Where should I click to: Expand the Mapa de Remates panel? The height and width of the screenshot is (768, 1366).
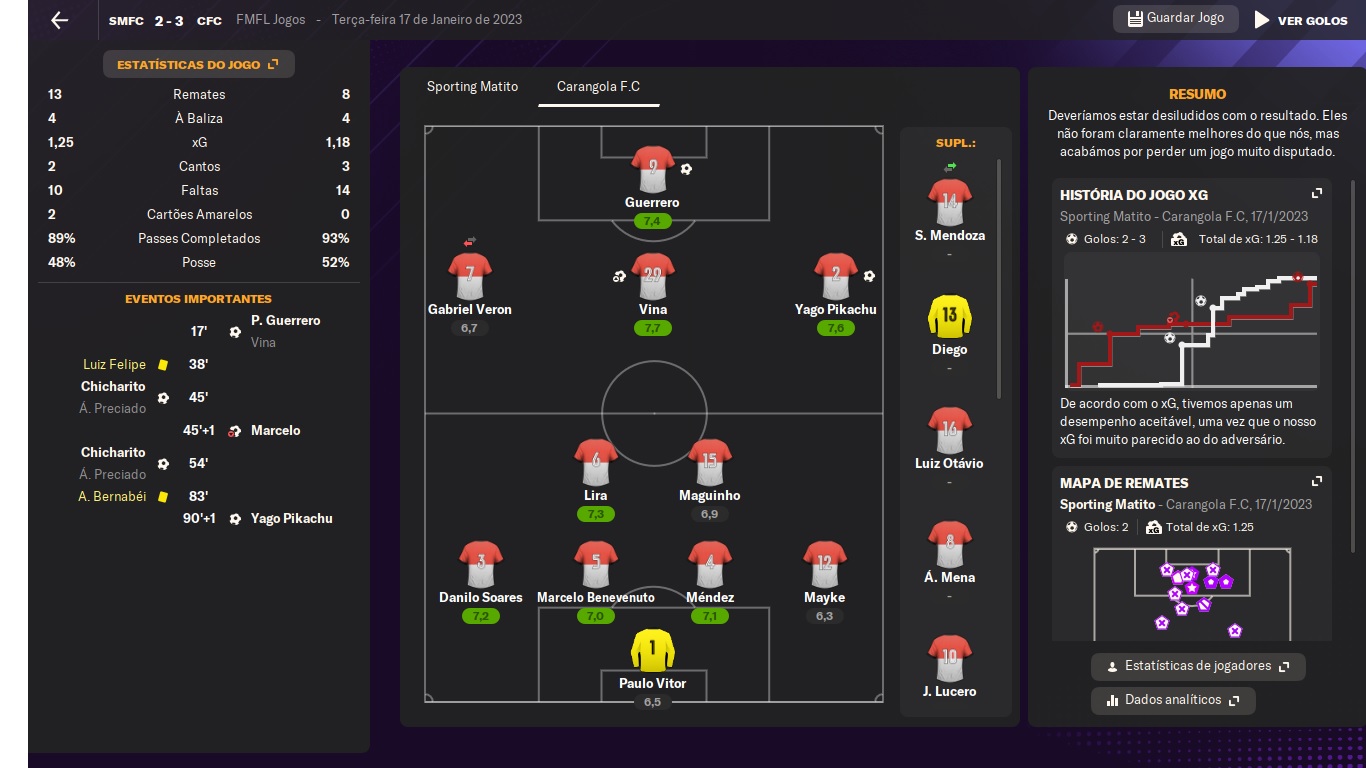tap(1317, 482)
